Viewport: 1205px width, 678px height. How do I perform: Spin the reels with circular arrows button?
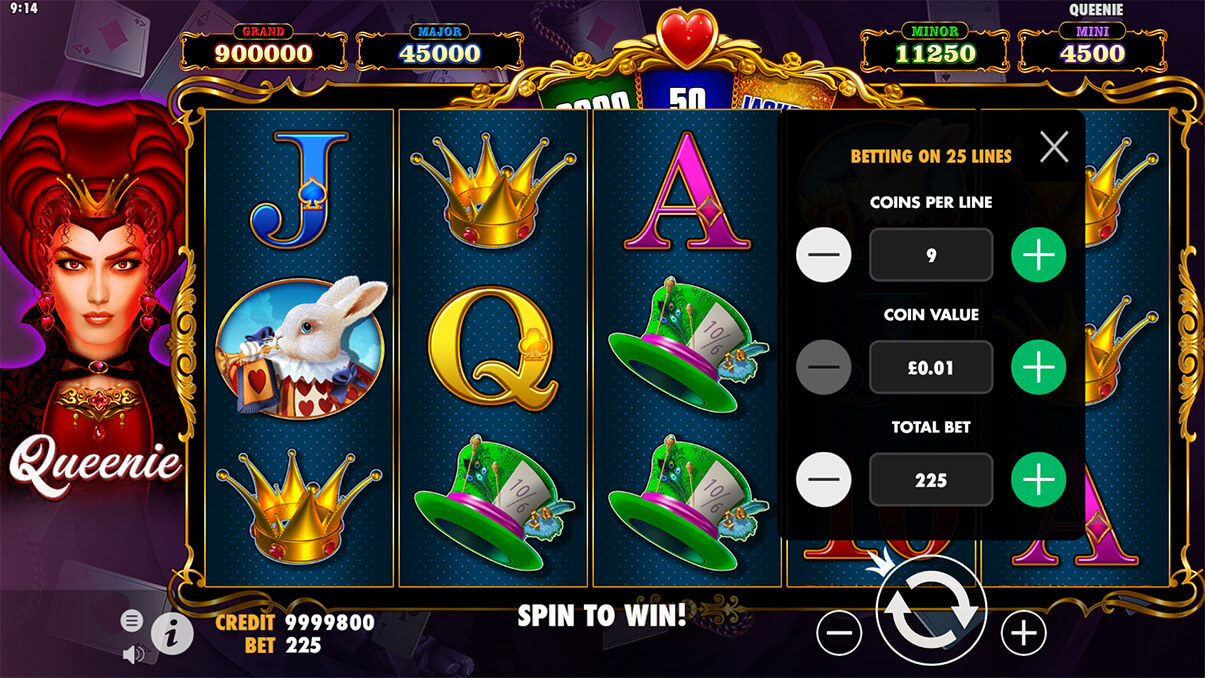(x=931, y=612)
